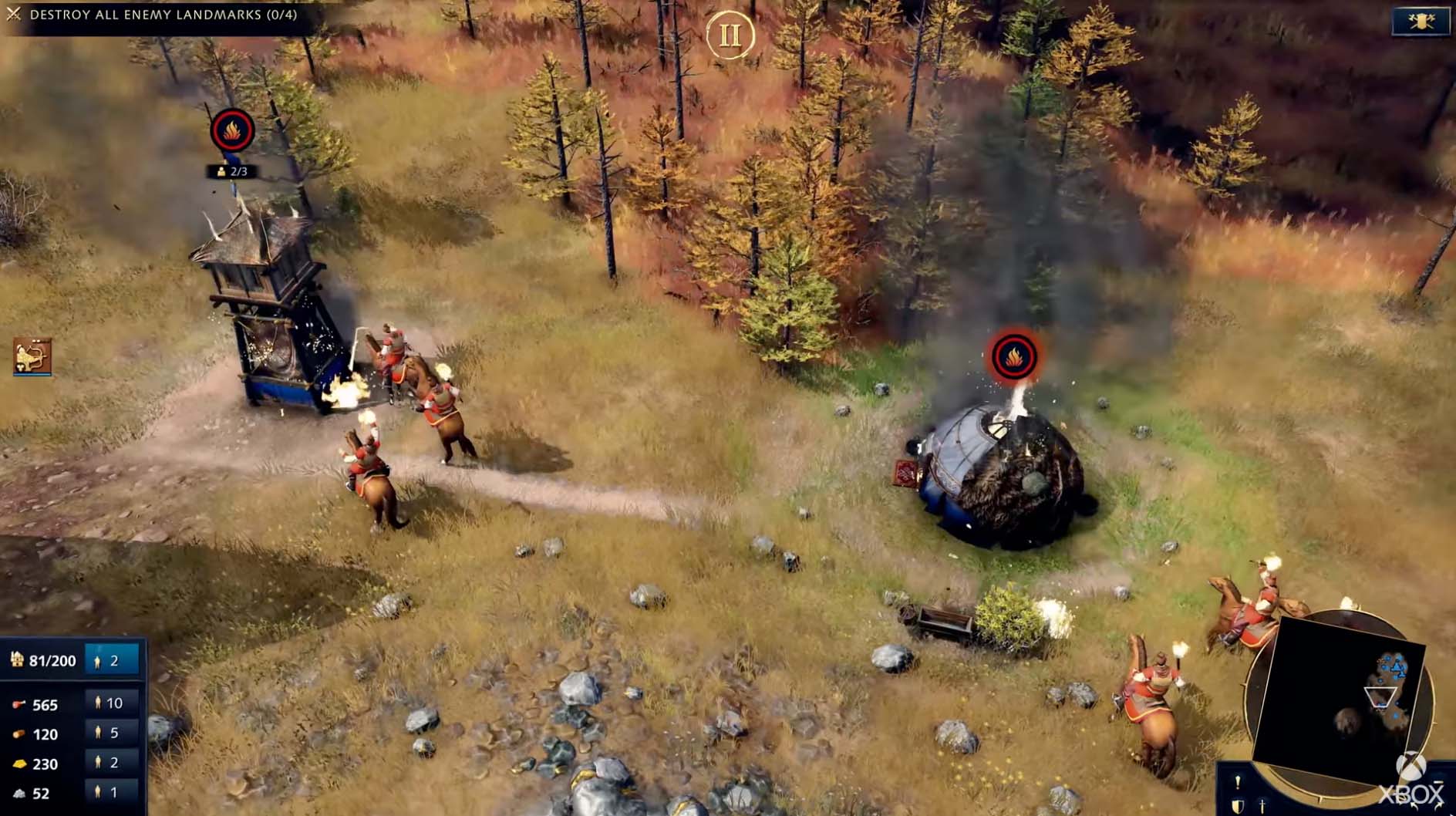Click the fire damage indicator over the yurt
Image resolution: width=1456 pixels, height=816 pixels.
point(1013,358)
